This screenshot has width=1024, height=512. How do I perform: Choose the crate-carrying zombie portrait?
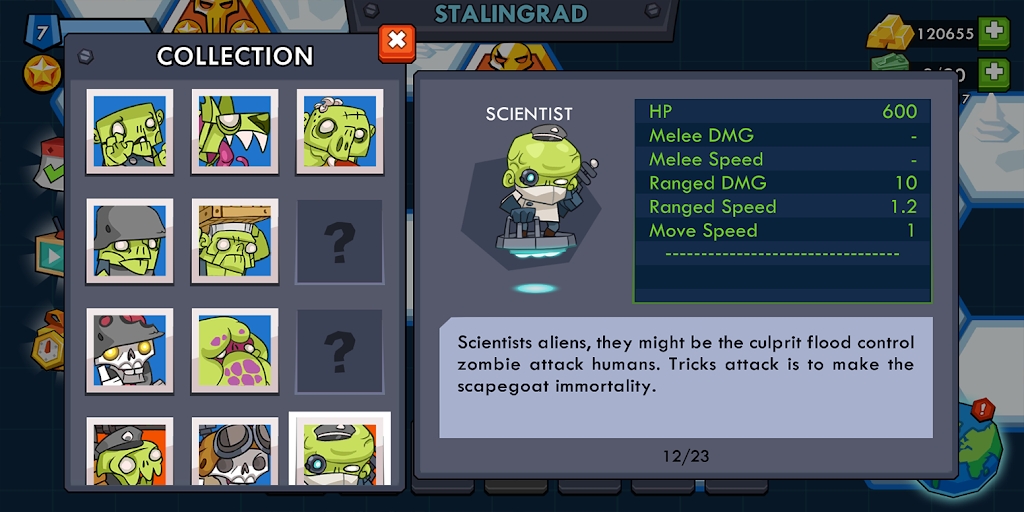pyautogui.click(x=235, y=241)
